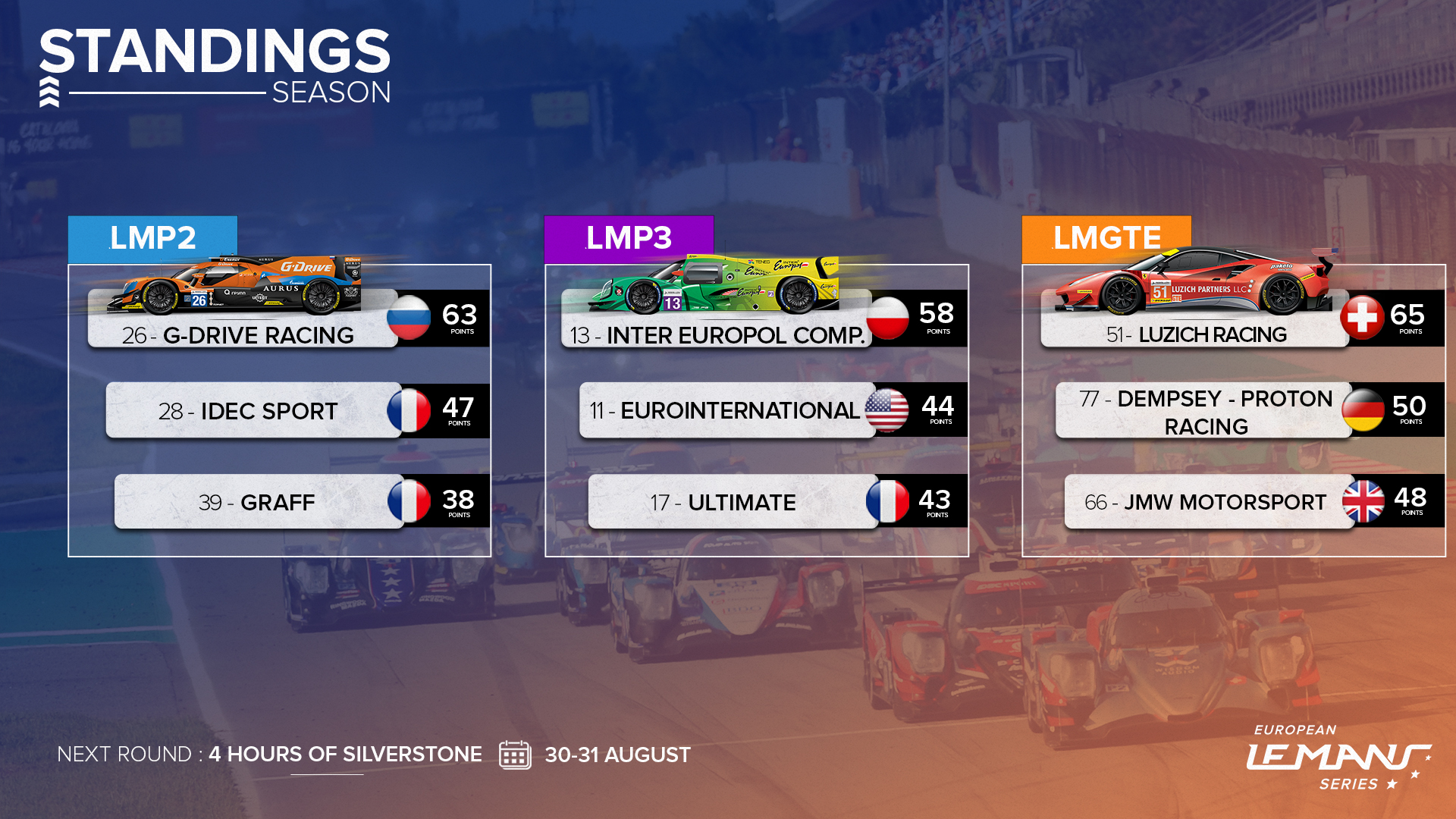Select 13 - Inter Europol Comp. row
Image resolution: width=1456 pixels, height=819 pixels.
(x=717, y=335)
